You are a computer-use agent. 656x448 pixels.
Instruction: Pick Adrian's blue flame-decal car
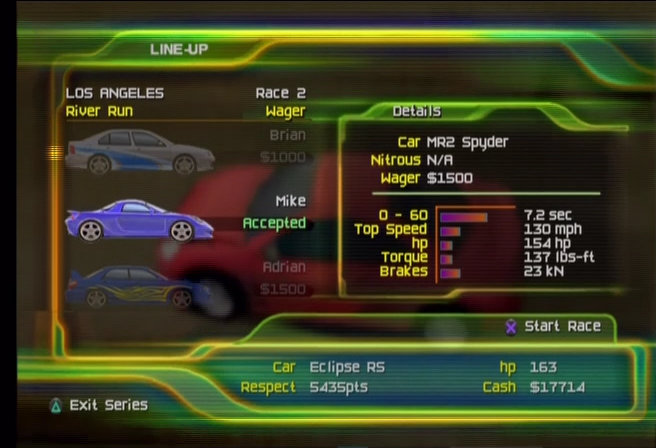[x=140, y=286]
